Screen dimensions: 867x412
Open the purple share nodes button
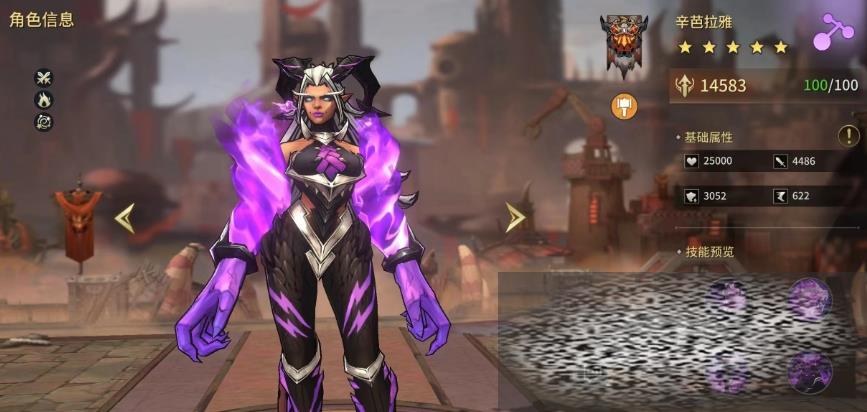coord(831,30)
